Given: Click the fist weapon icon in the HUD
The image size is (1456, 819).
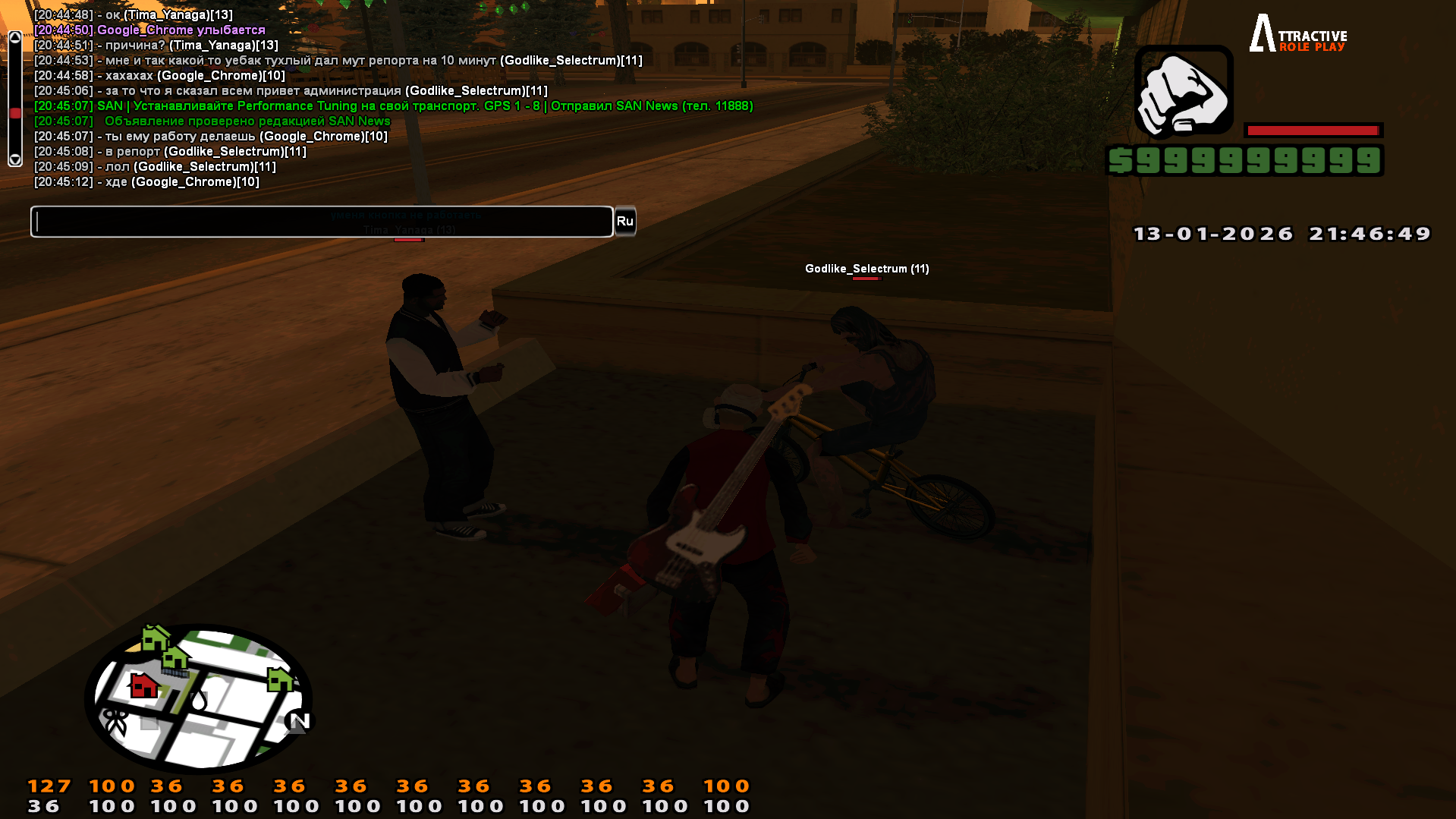Looking at the screenshot, I should [x=1183, y=90].
